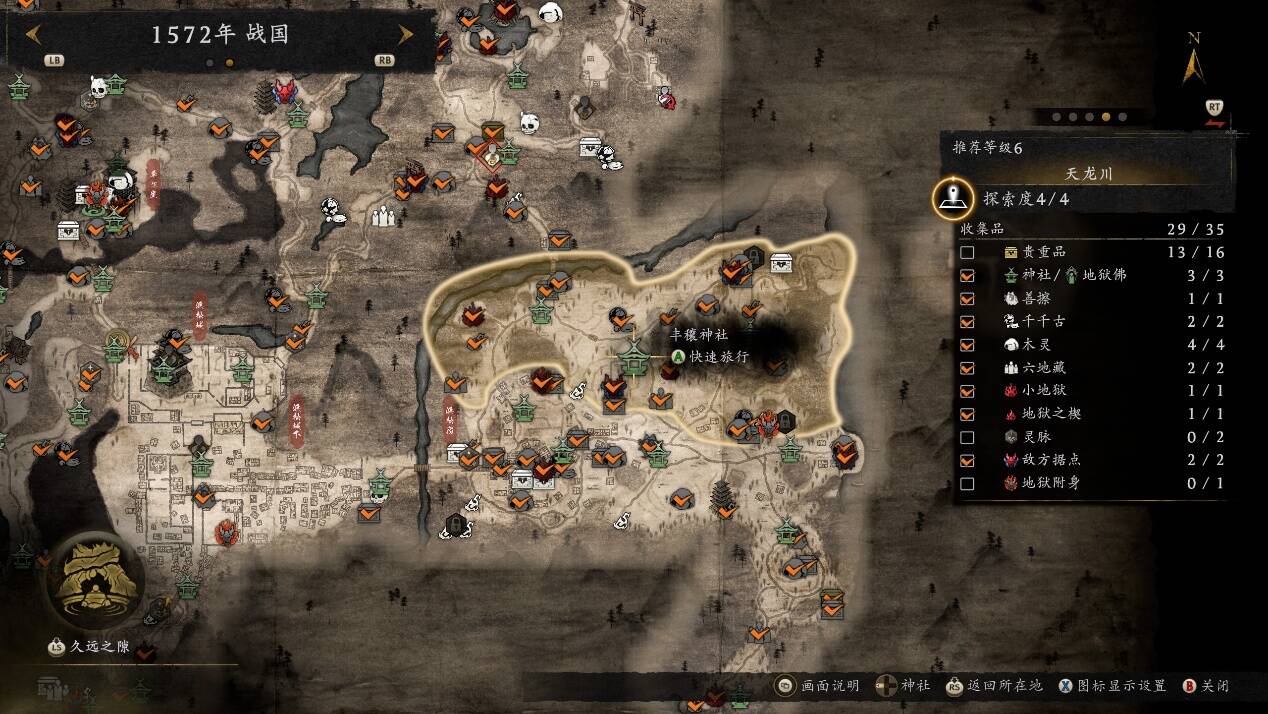This screenshot has height=714, width=1268.
Task: Open the 画面说明 screen help
Action: (818, 686)
